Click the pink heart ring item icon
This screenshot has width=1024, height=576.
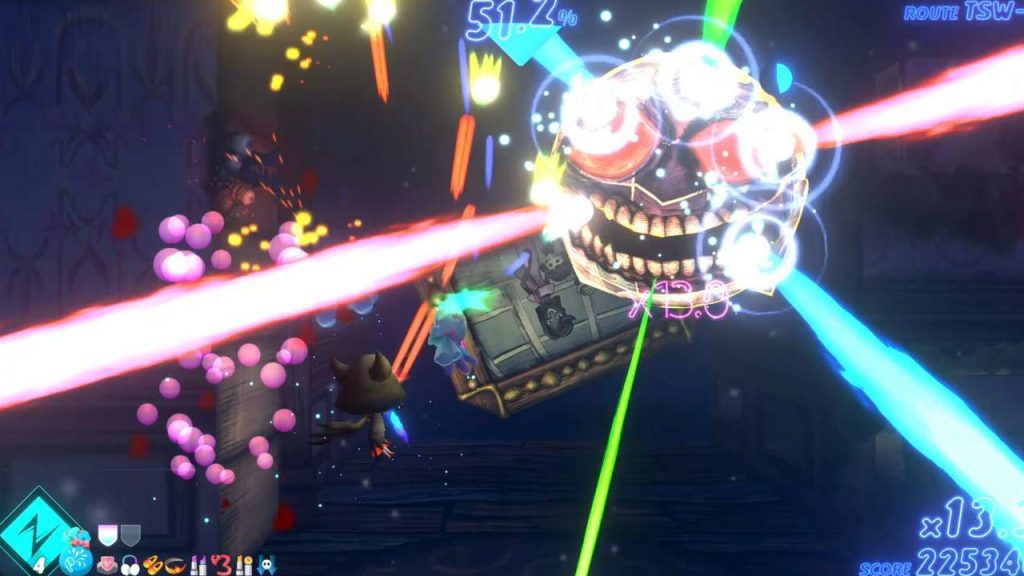[x=108, y=566]
